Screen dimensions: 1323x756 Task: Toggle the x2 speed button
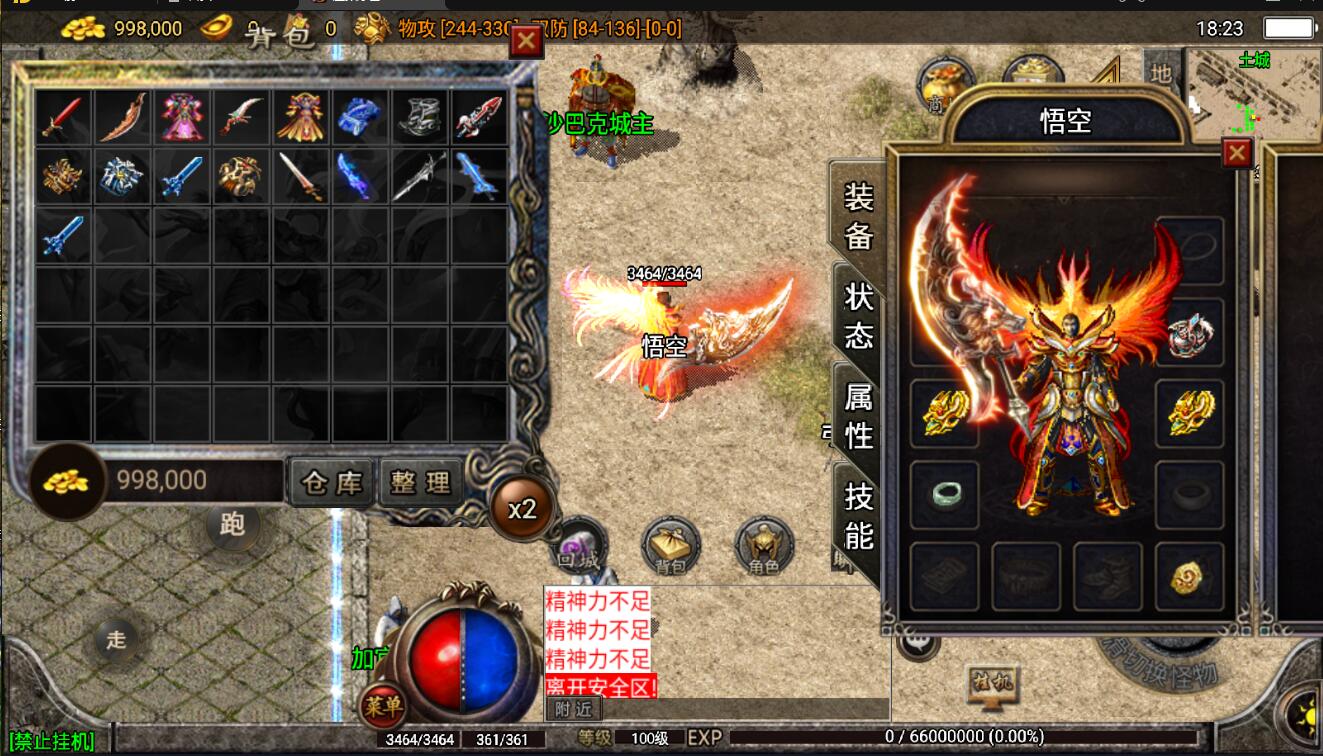[522, 509]
